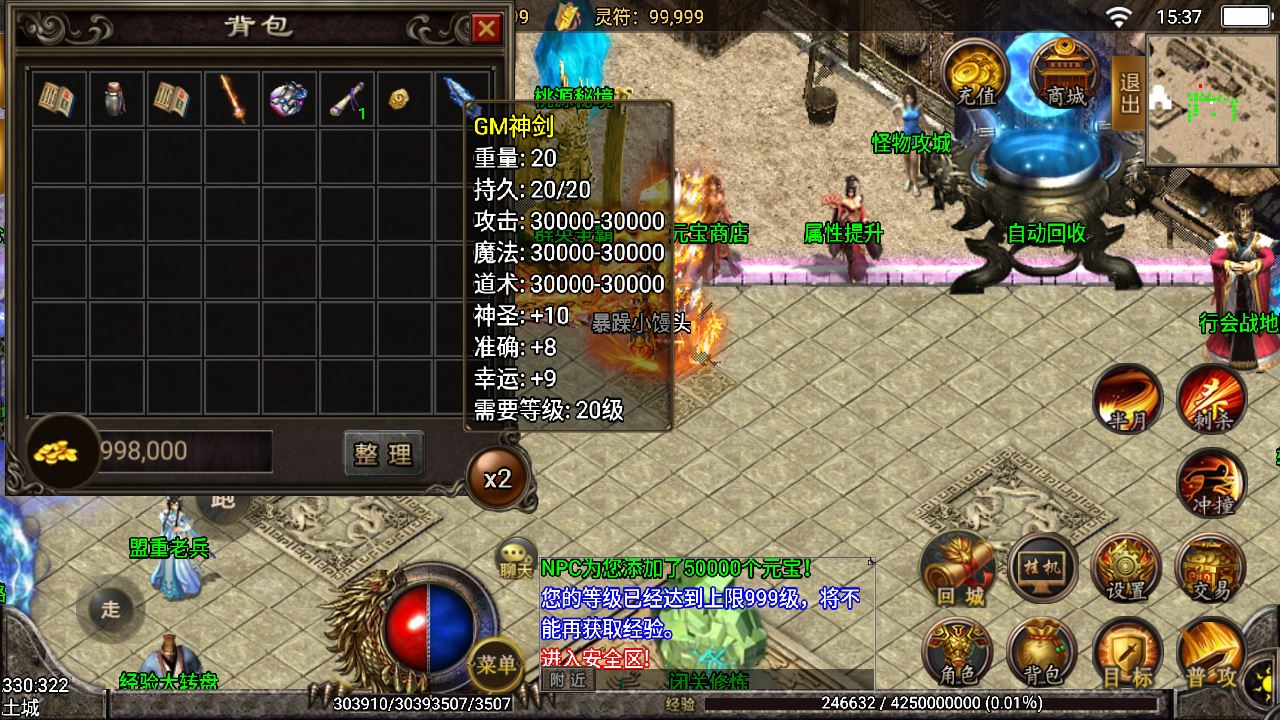Activate the 半月 half-moon skill
The width and height of the screenshot is (1280, 720).
[1127, 397]
